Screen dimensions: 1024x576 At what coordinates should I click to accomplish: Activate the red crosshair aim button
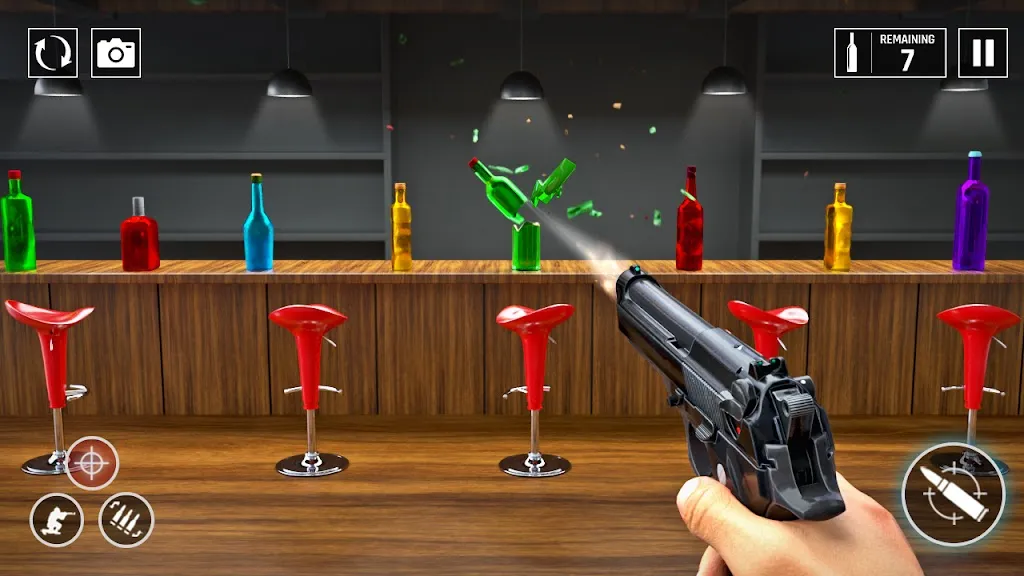point(92,463)
